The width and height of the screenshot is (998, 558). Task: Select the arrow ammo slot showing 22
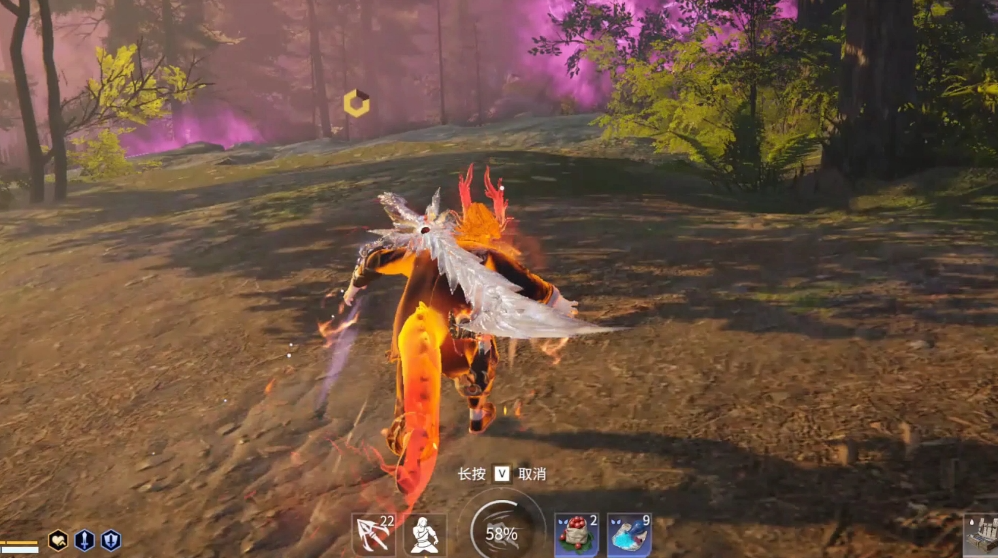pos(373,535)
